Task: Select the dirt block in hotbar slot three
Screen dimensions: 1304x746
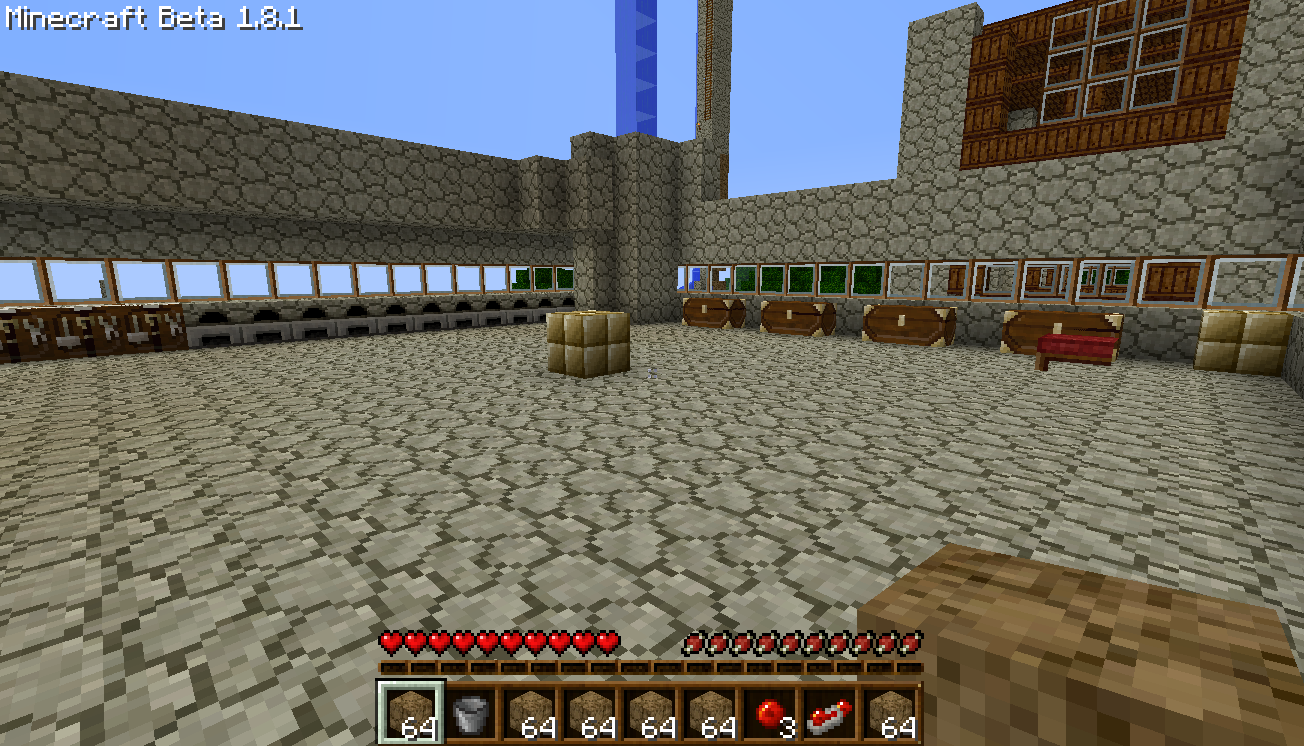Action: [x=530, y=710]
